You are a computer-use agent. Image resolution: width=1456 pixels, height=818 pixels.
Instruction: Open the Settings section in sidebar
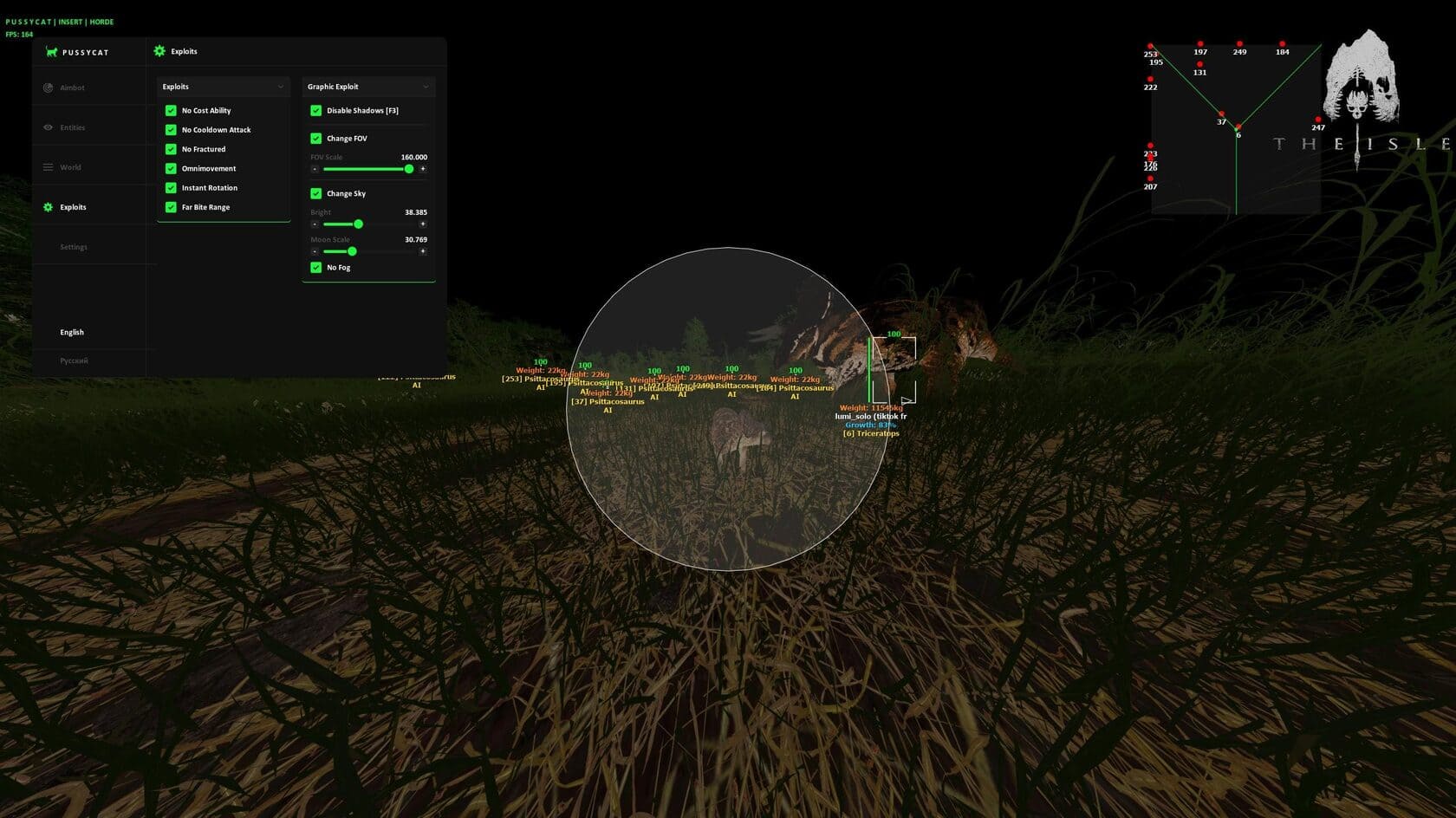tap(74, 247)
